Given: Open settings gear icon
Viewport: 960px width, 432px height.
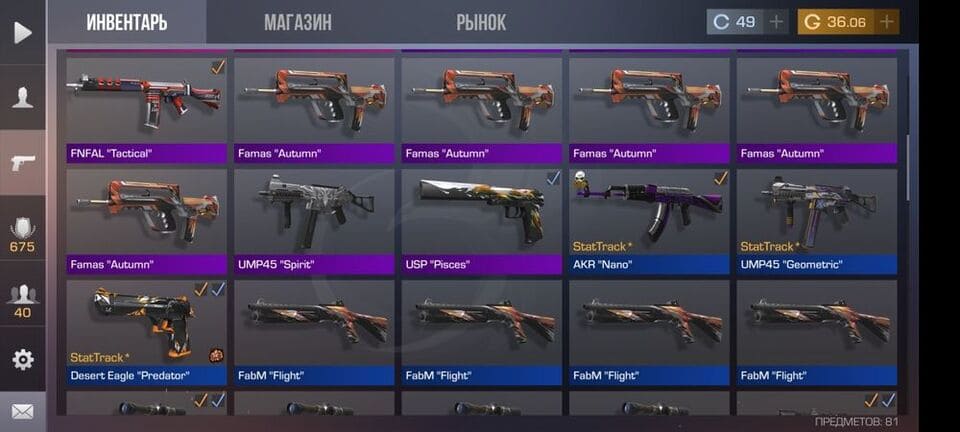Looking at the screenshot, I should (22, 359).
